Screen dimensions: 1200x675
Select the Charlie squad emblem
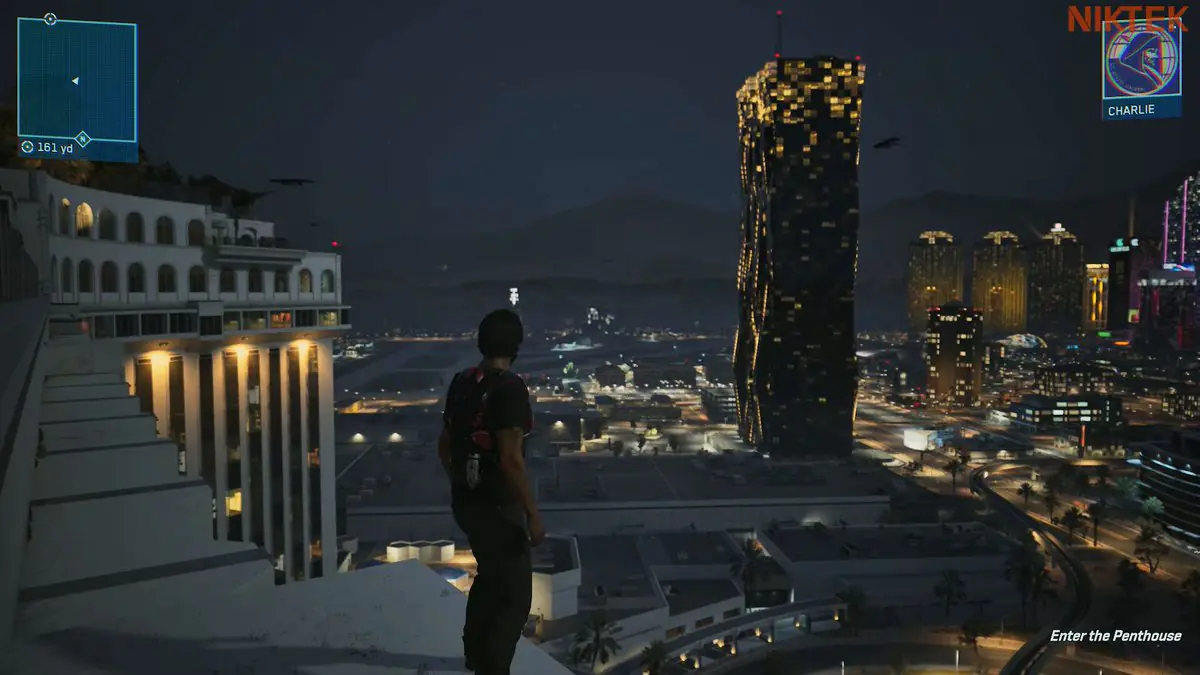coord(1141,60)
